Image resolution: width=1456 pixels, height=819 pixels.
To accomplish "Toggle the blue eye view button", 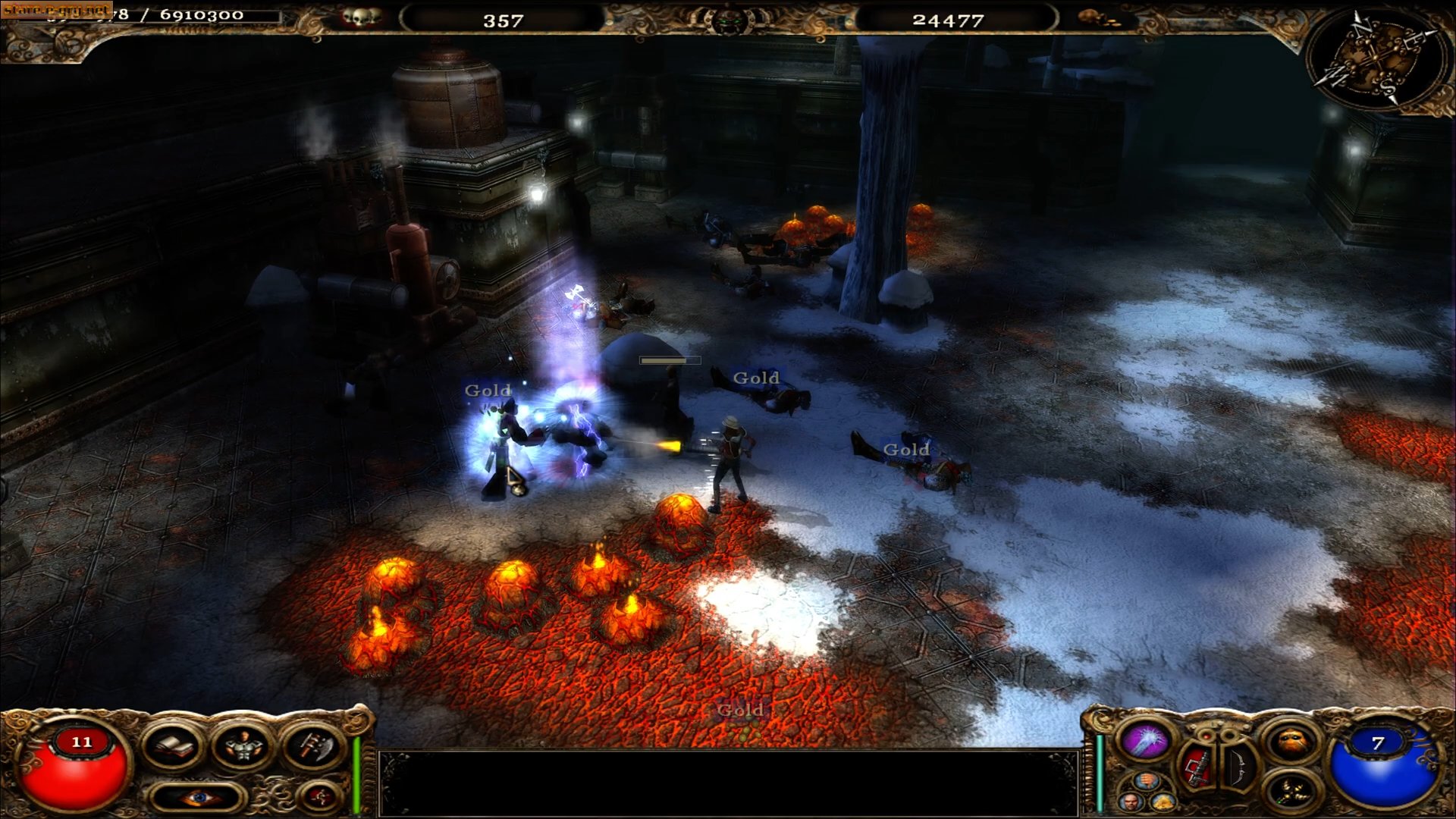I will tap(199, 797).
